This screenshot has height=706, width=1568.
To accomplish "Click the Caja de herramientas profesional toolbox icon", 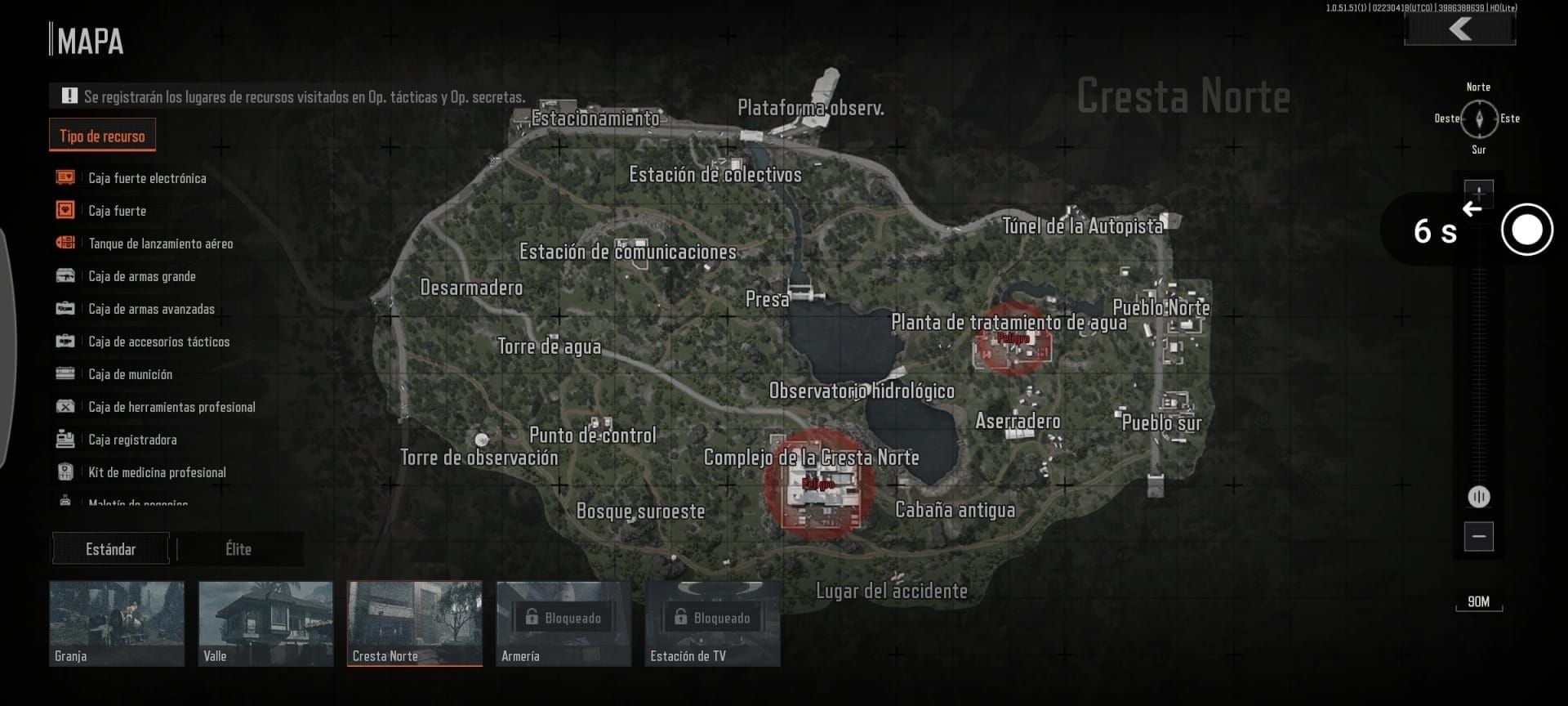I will click(63, 406).
